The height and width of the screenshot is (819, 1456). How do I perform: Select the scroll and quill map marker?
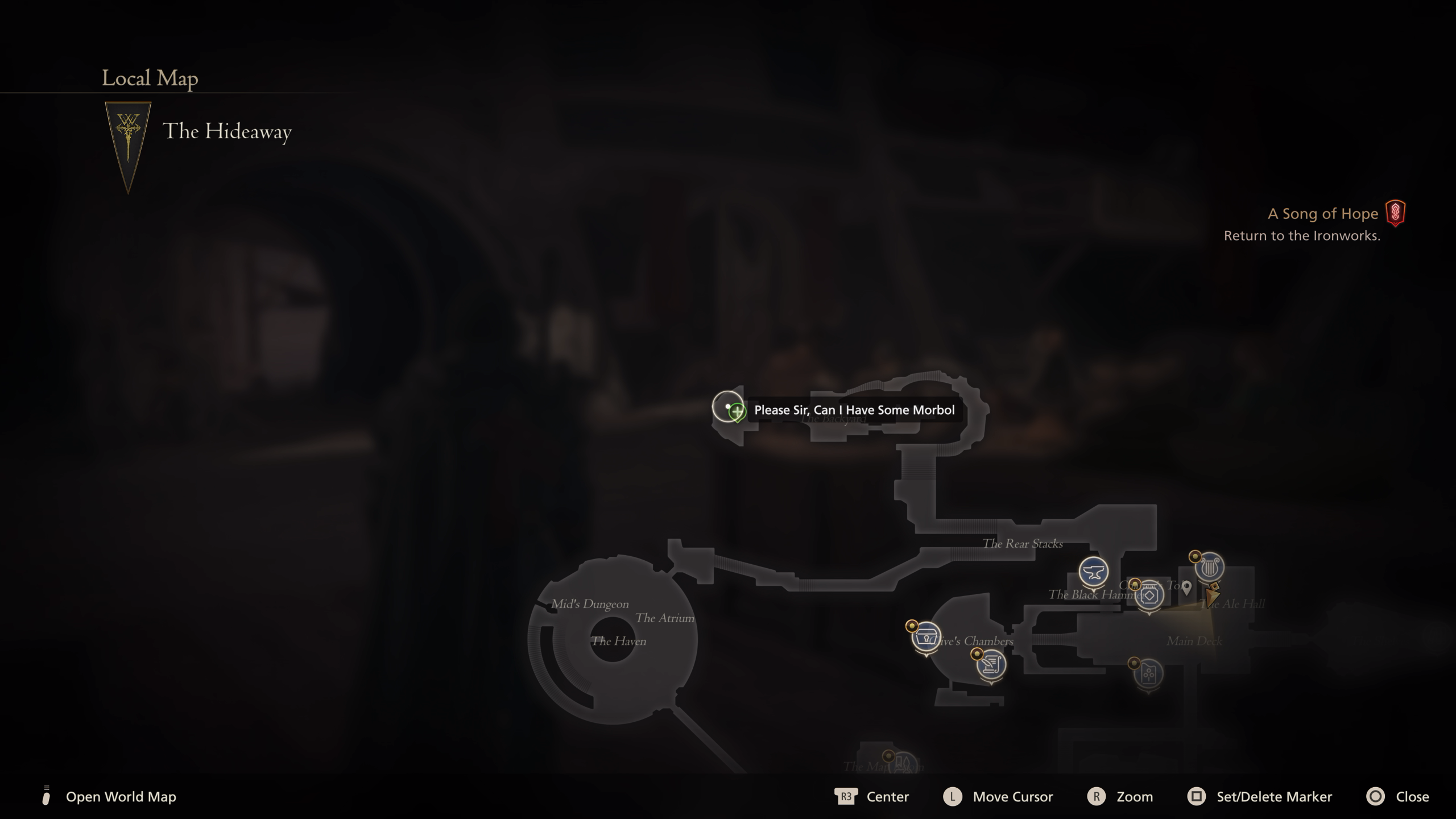coord(991,664)
